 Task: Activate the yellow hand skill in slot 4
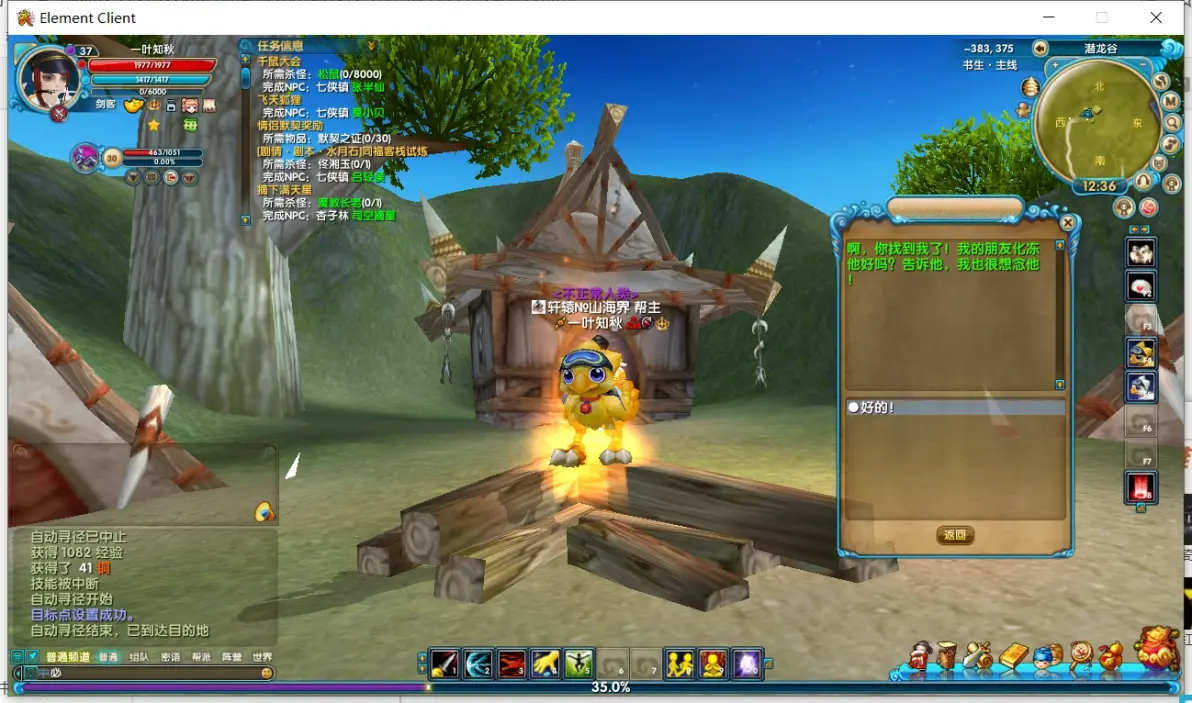[x=545, y=663]
